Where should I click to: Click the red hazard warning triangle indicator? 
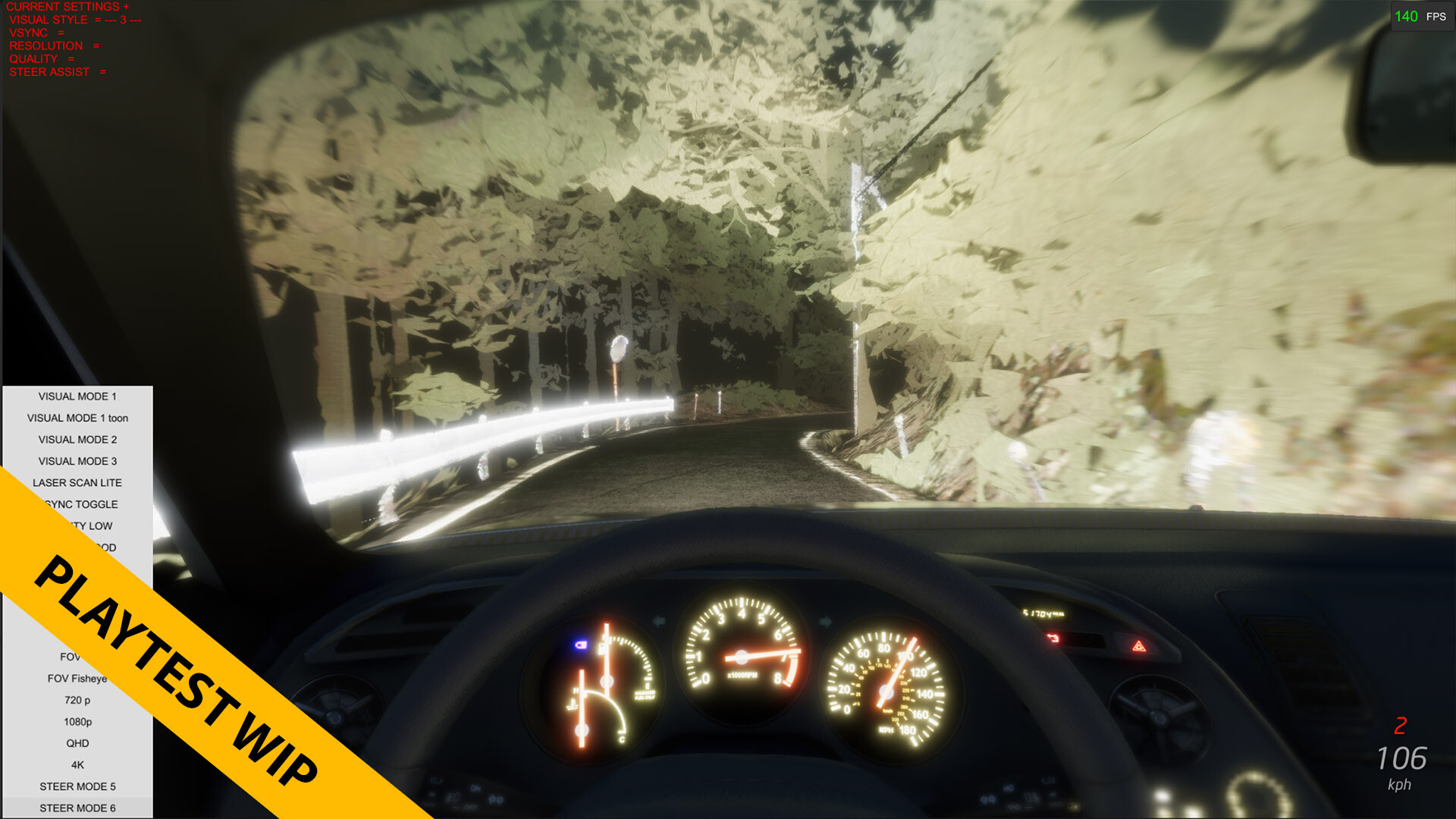click(x=1137, y=646)
